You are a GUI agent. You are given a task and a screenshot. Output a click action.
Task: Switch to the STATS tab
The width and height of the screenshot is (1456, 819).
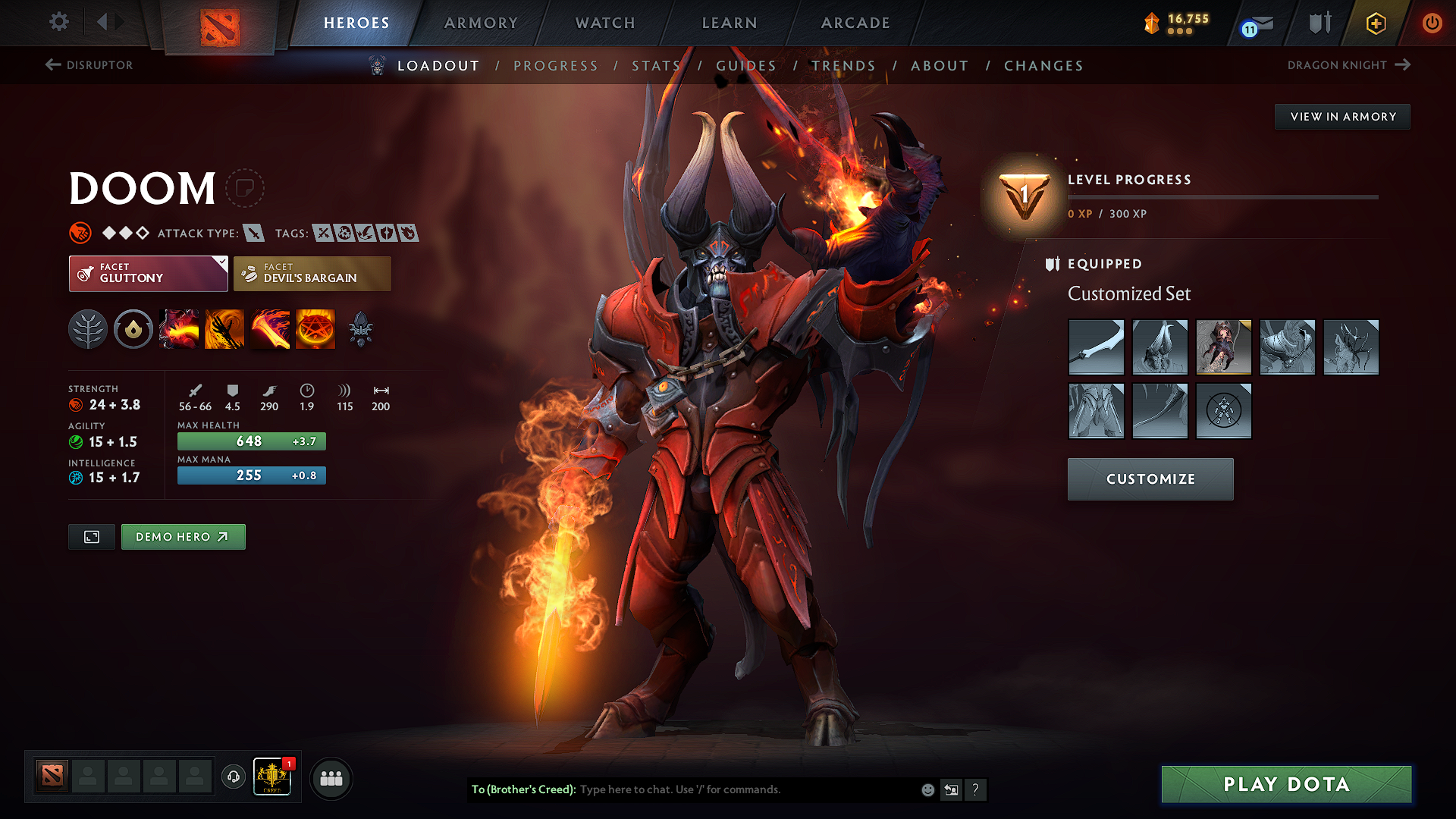[657, 66]
